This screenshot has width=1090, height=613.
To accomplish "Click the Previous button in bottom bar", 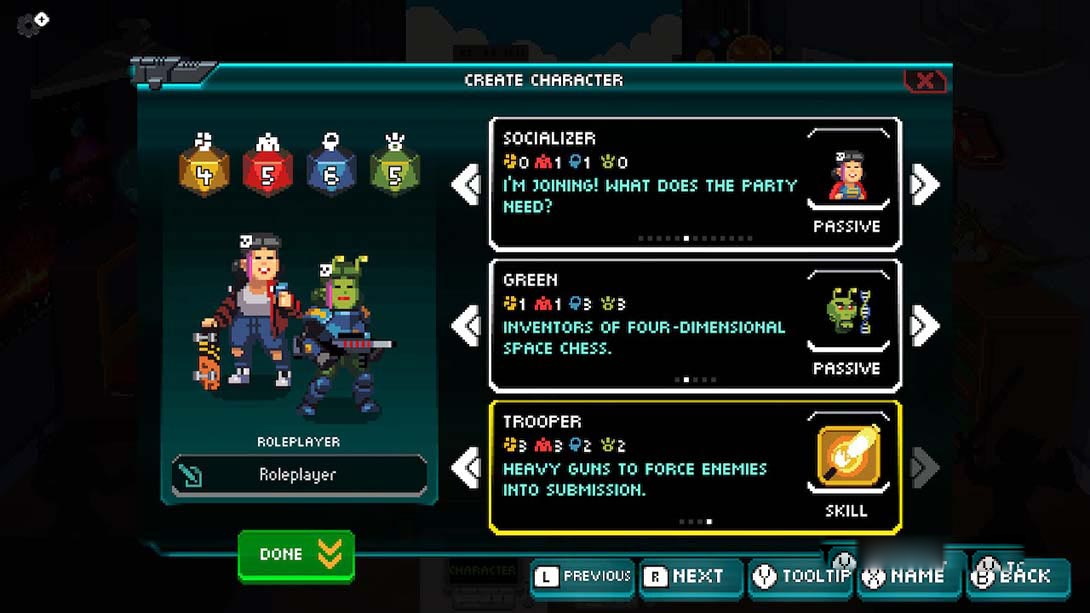I will (x=584, y=576).
